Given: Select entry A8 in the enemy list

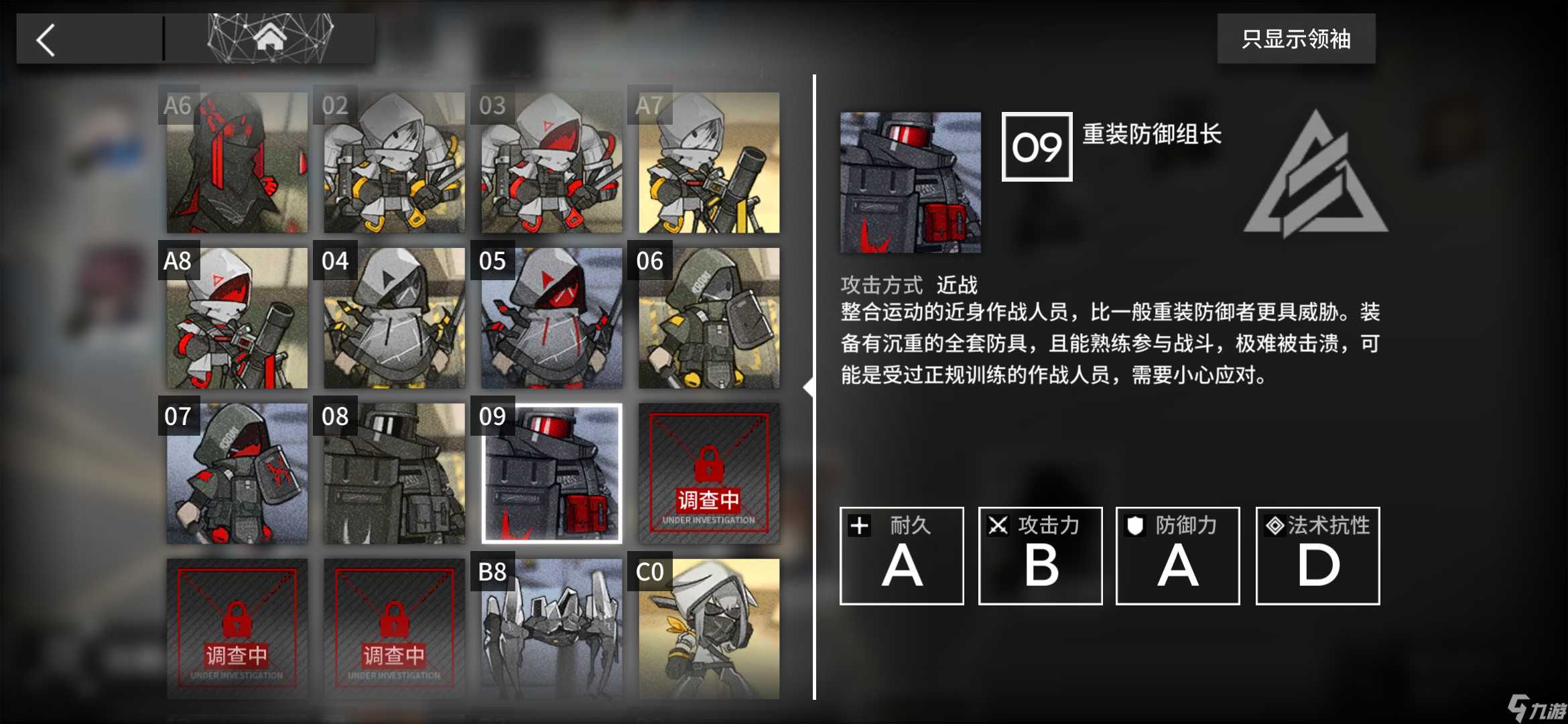Looking at the screenshot, I should coord(236,316).
